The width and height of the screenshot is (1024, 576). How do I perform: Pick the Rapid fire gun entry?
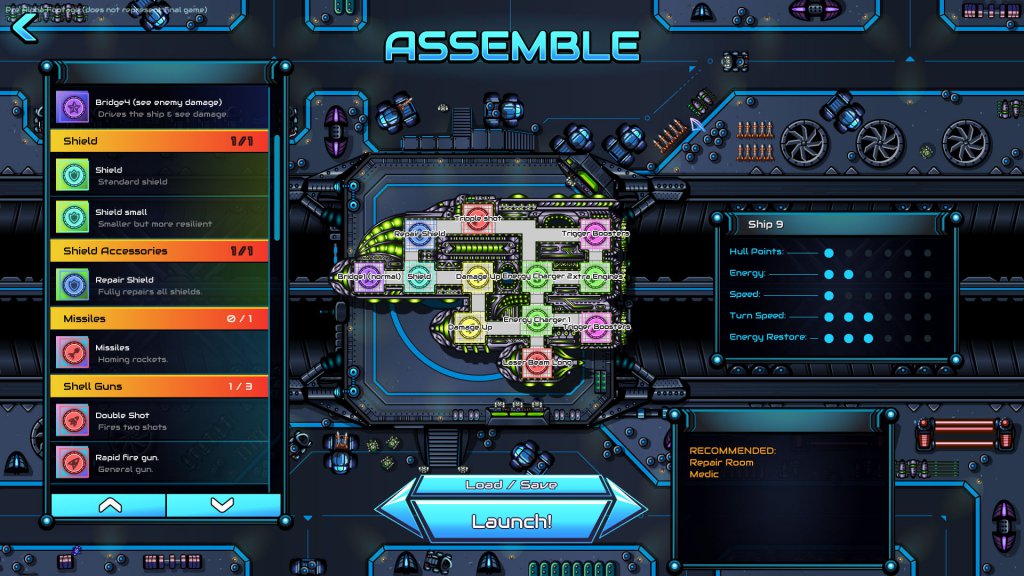pyautogui.click(x=160, y=462)
